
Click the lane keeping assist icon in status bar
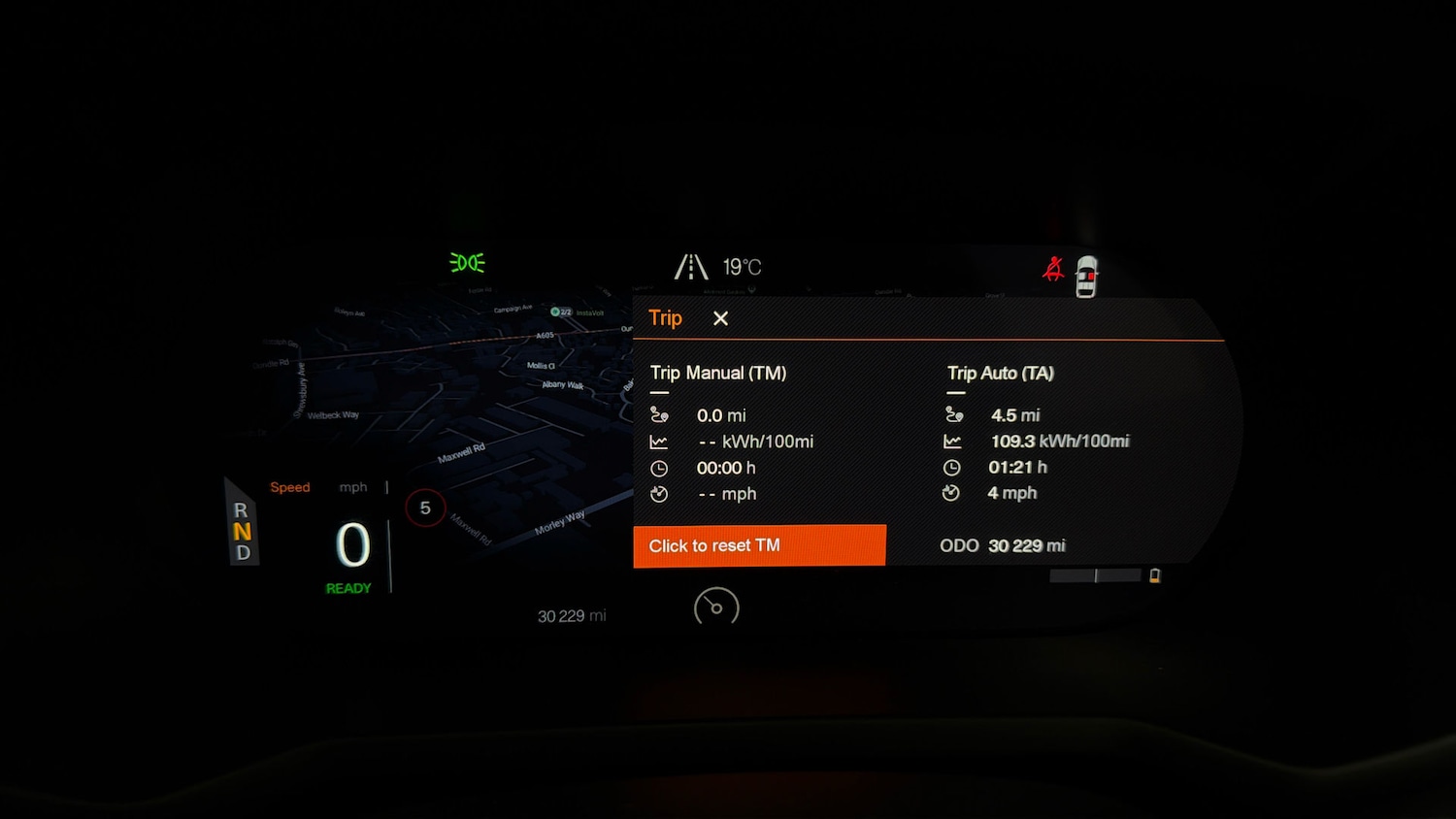click(x=691, y=265)
